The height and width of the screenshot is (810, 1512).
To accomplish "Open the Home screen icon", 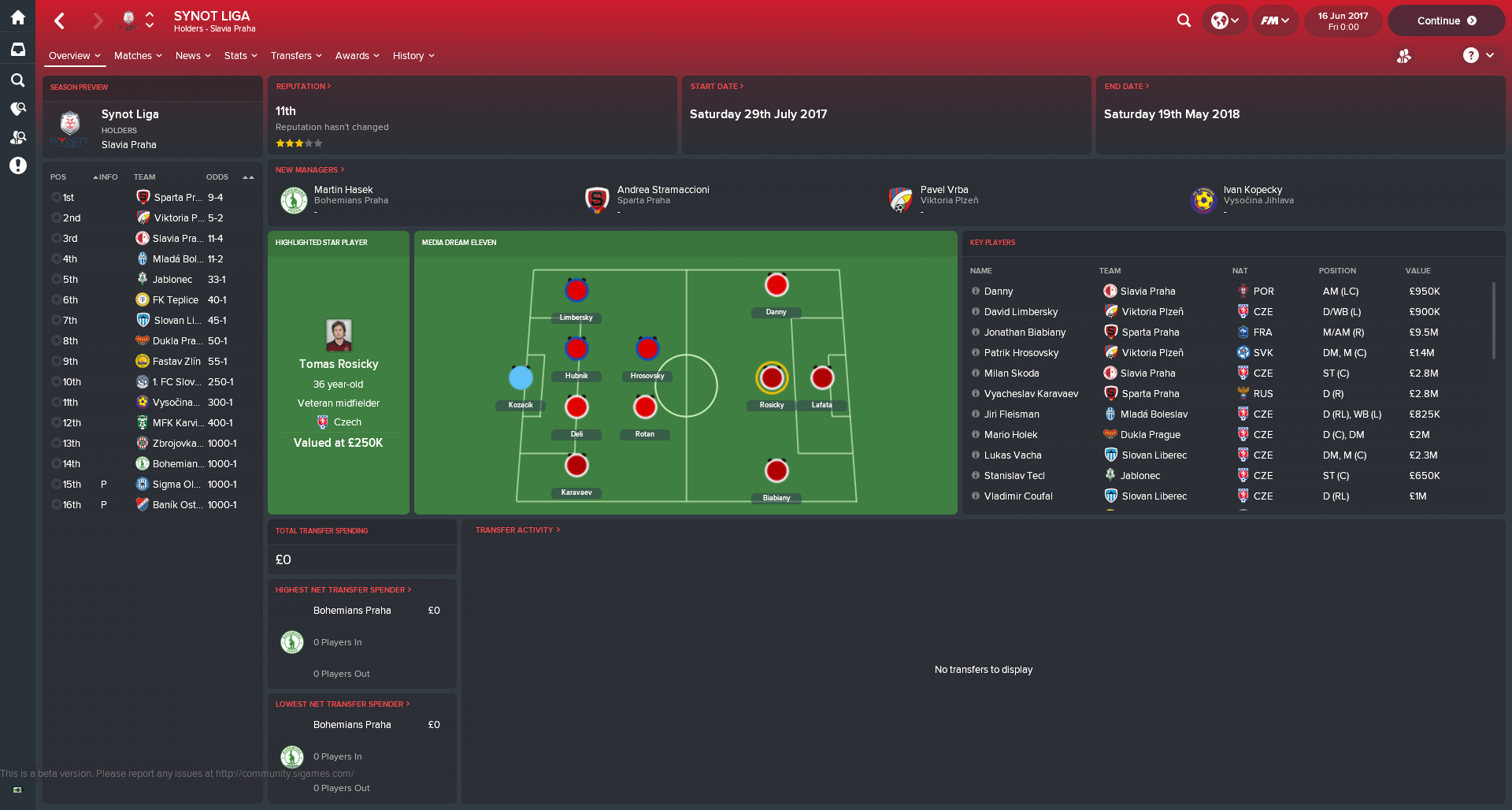I will point(17,17).
